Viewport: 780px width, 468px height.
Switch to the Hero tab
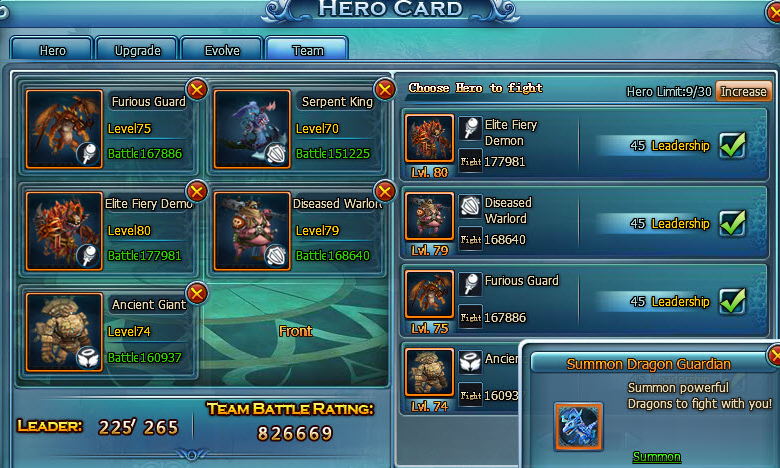click(52, 49)
